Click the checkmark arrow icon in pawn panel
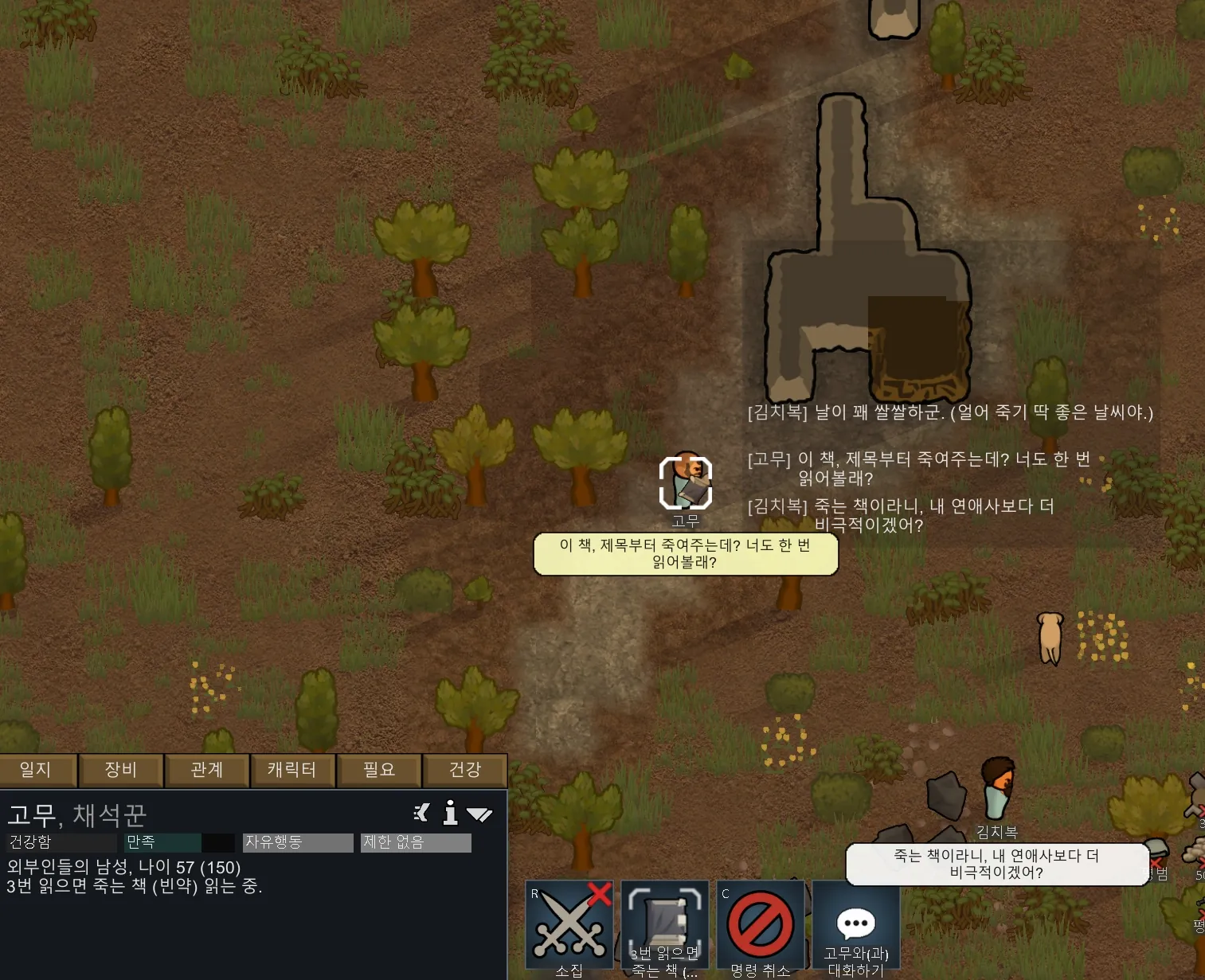 479,814
